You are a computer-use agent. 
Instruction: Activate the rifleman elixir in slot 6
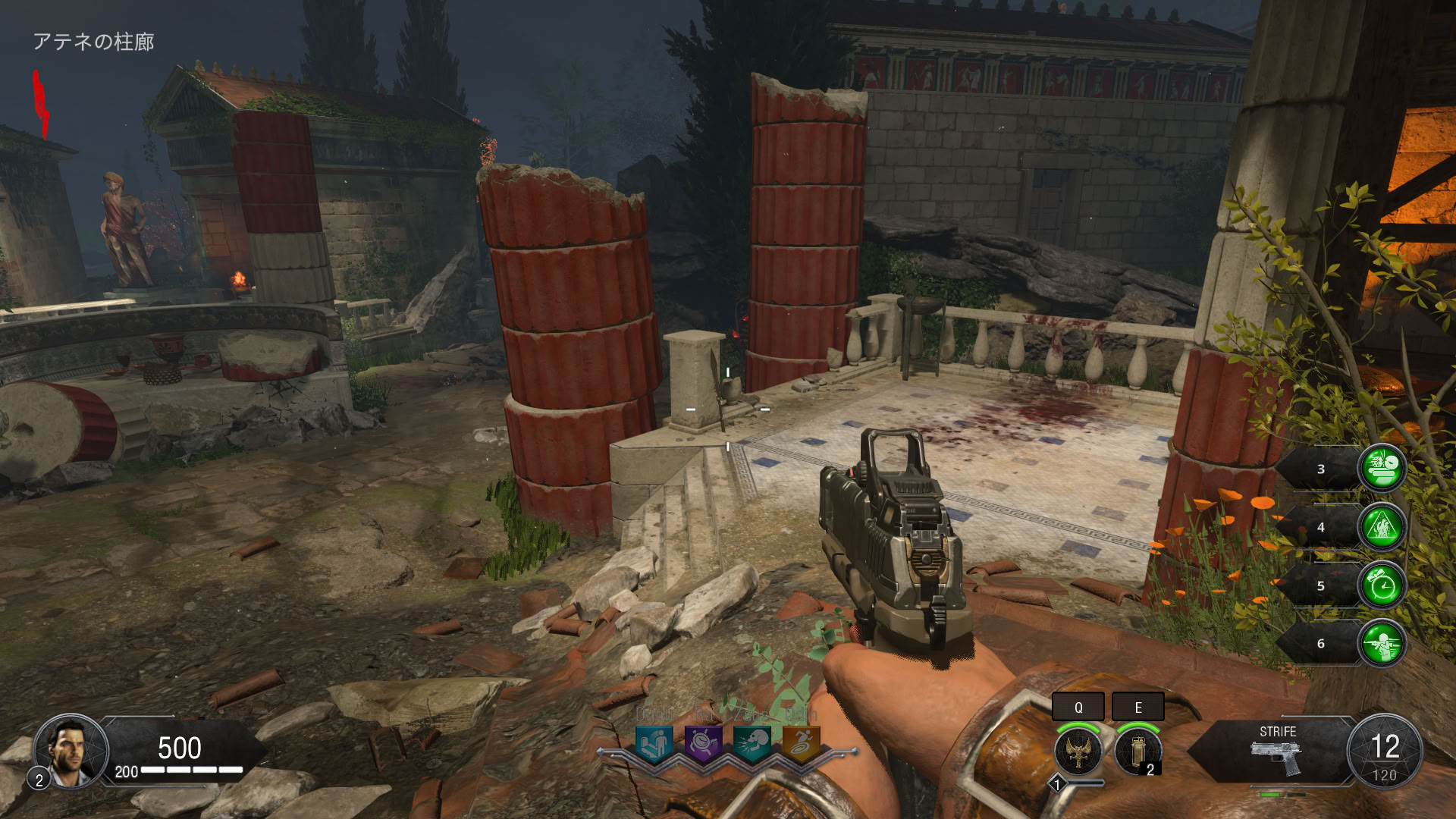1382,643
